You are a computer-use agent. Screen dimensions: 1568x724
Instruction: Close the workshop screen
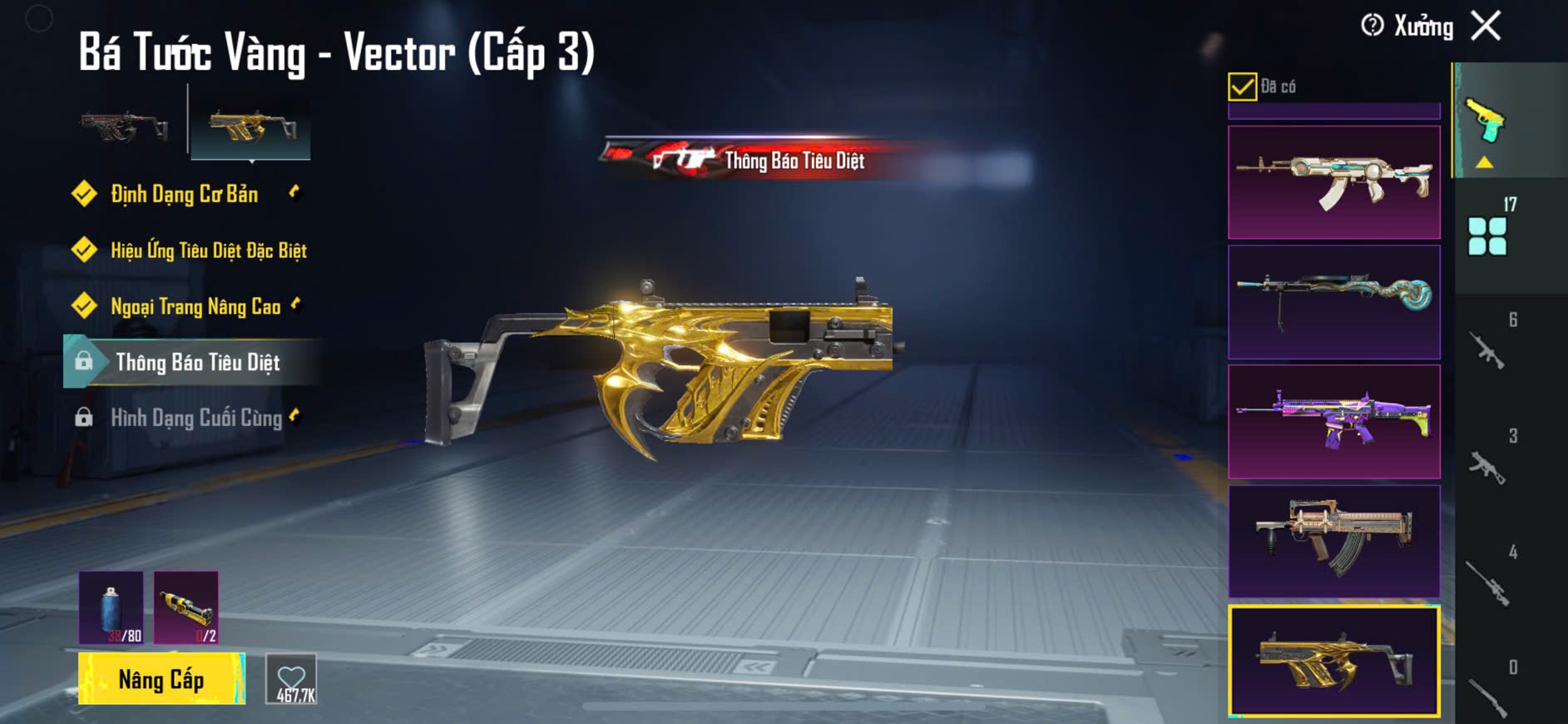click(x=1486, y=26)
